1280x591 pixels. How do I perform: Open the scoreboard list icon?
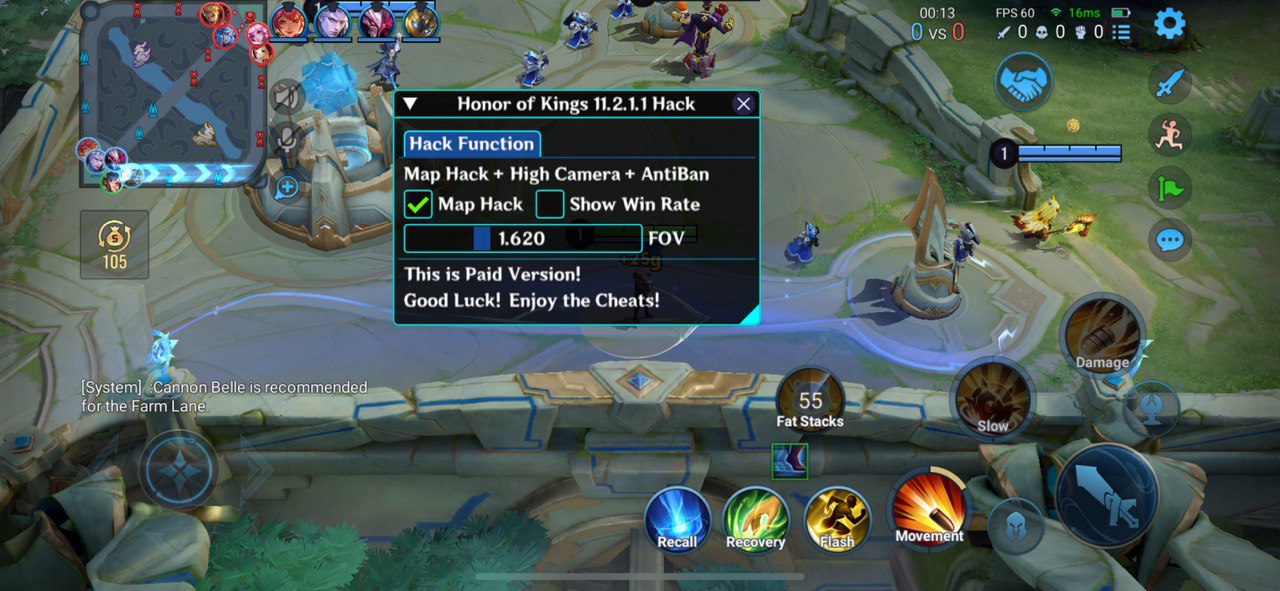click(x=1122, y=32)
